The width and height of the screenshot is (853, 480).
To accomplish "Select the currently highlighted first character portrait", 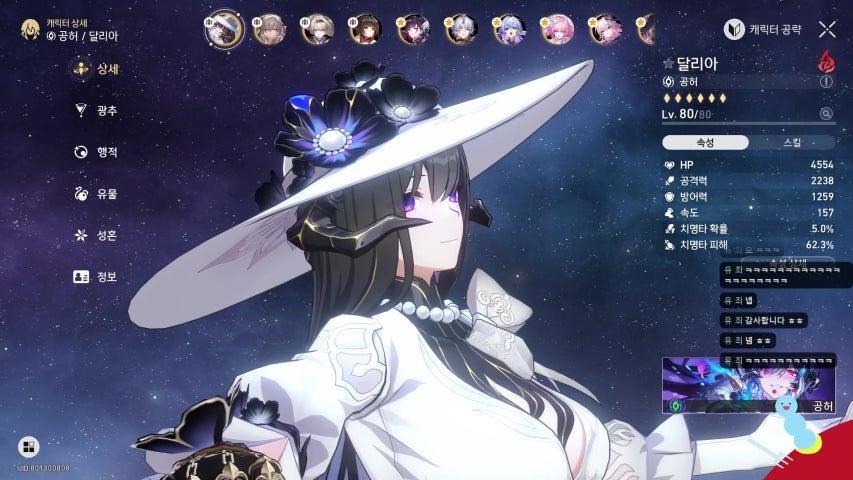I will point(224,29).
